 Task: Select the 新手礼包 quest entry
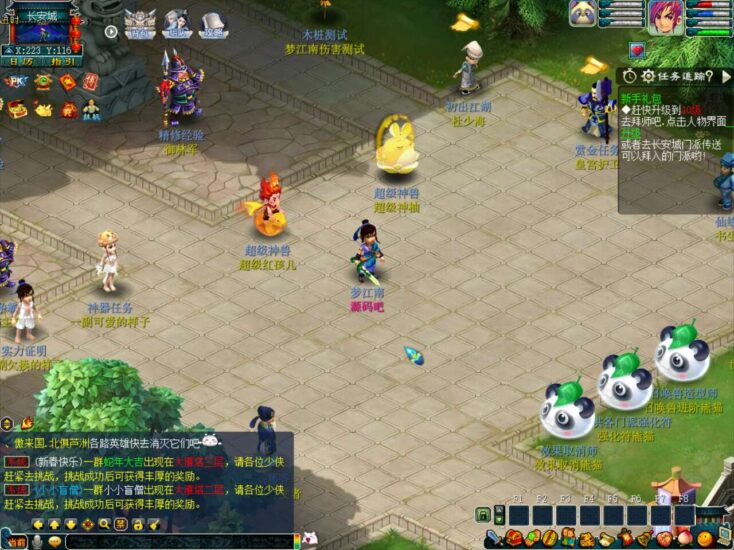coord(640,97)
